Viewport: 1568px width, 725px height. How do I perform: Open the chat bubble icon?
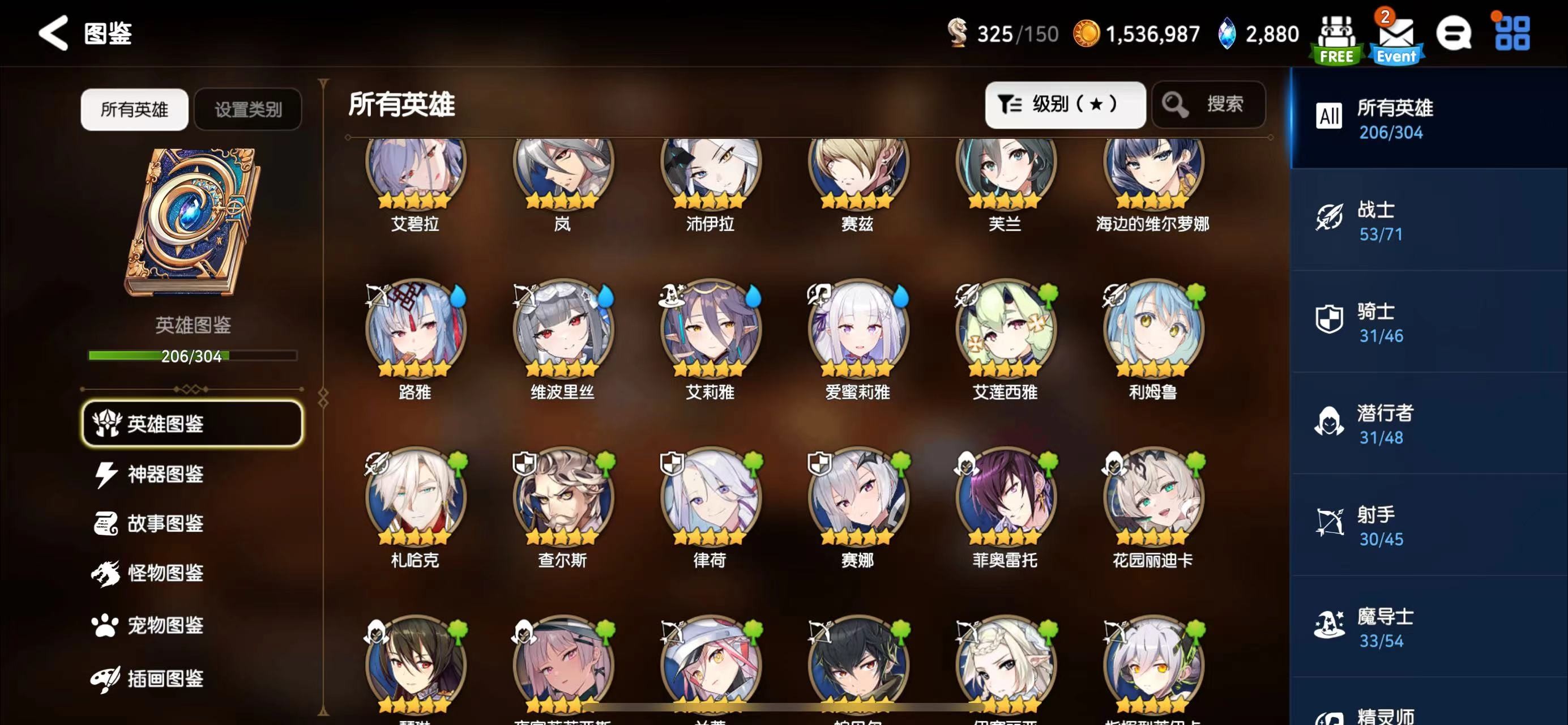(x=1454, y=33)
